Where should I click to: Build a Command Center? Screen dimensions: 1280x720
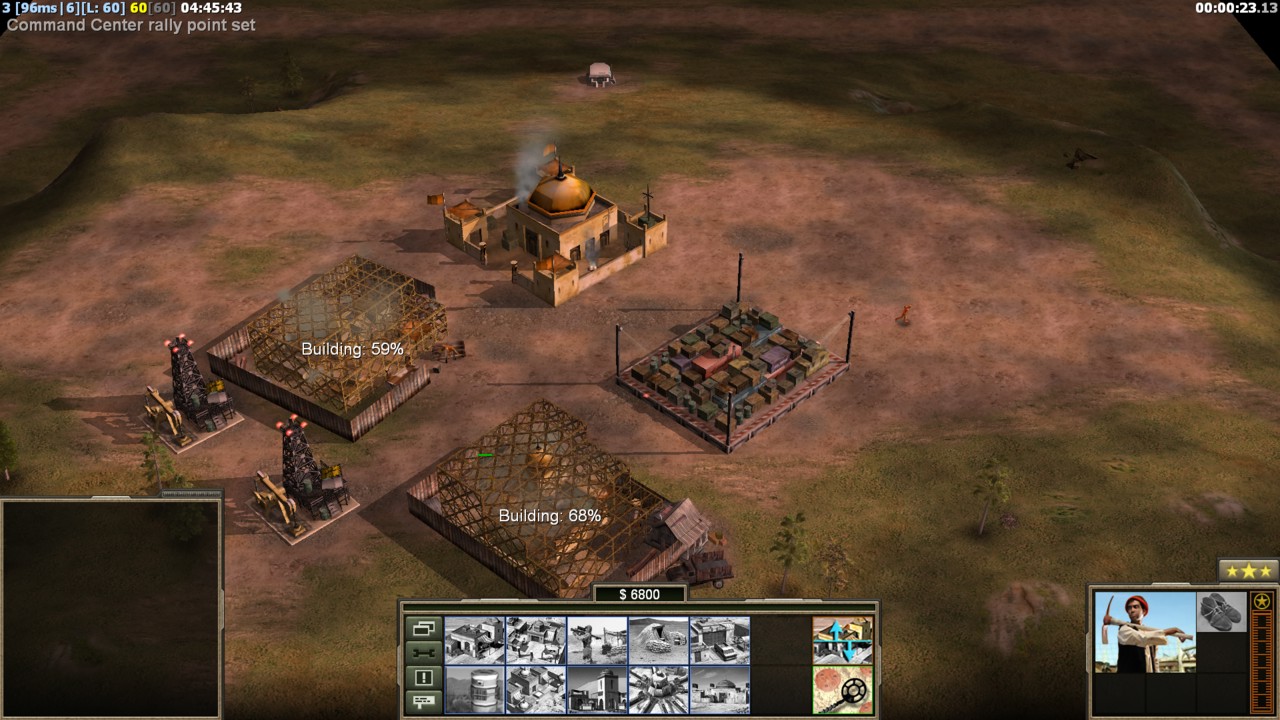[720, 690]
